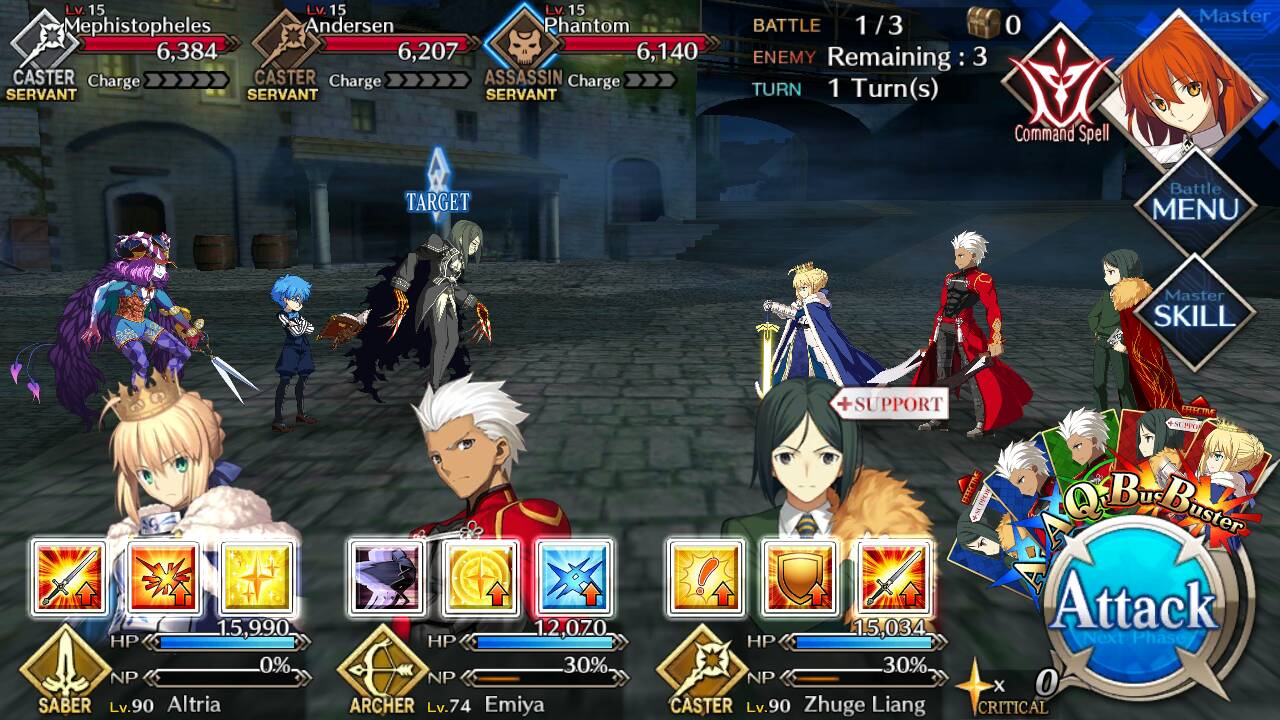Screen dimensions: 1280x720
Task: Activate Altria's sword attack-up skill
Action: (x=69, y=577)
